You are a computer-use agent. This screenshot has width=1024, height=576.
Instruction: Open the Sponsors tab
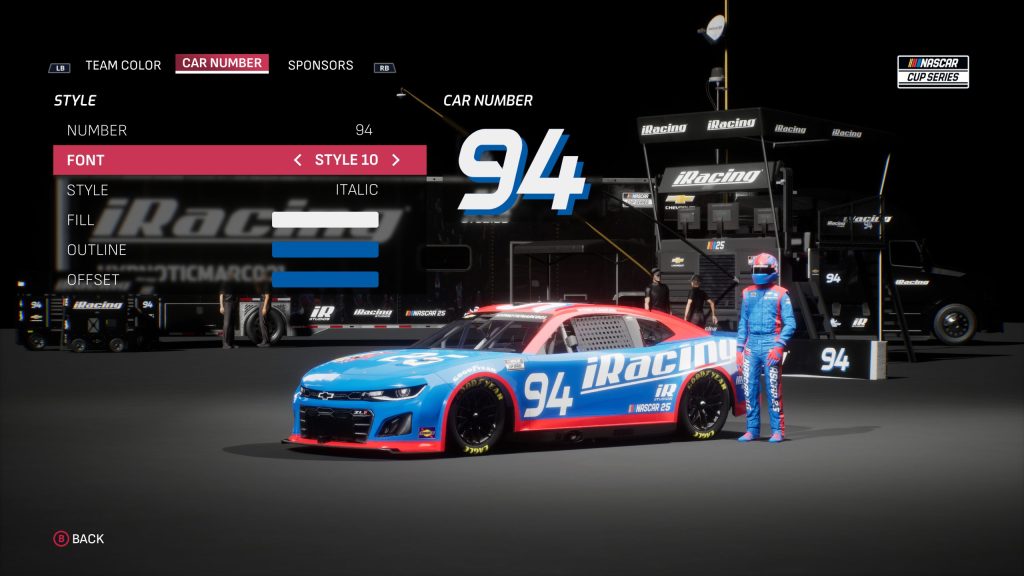click(x=320, y=65)
